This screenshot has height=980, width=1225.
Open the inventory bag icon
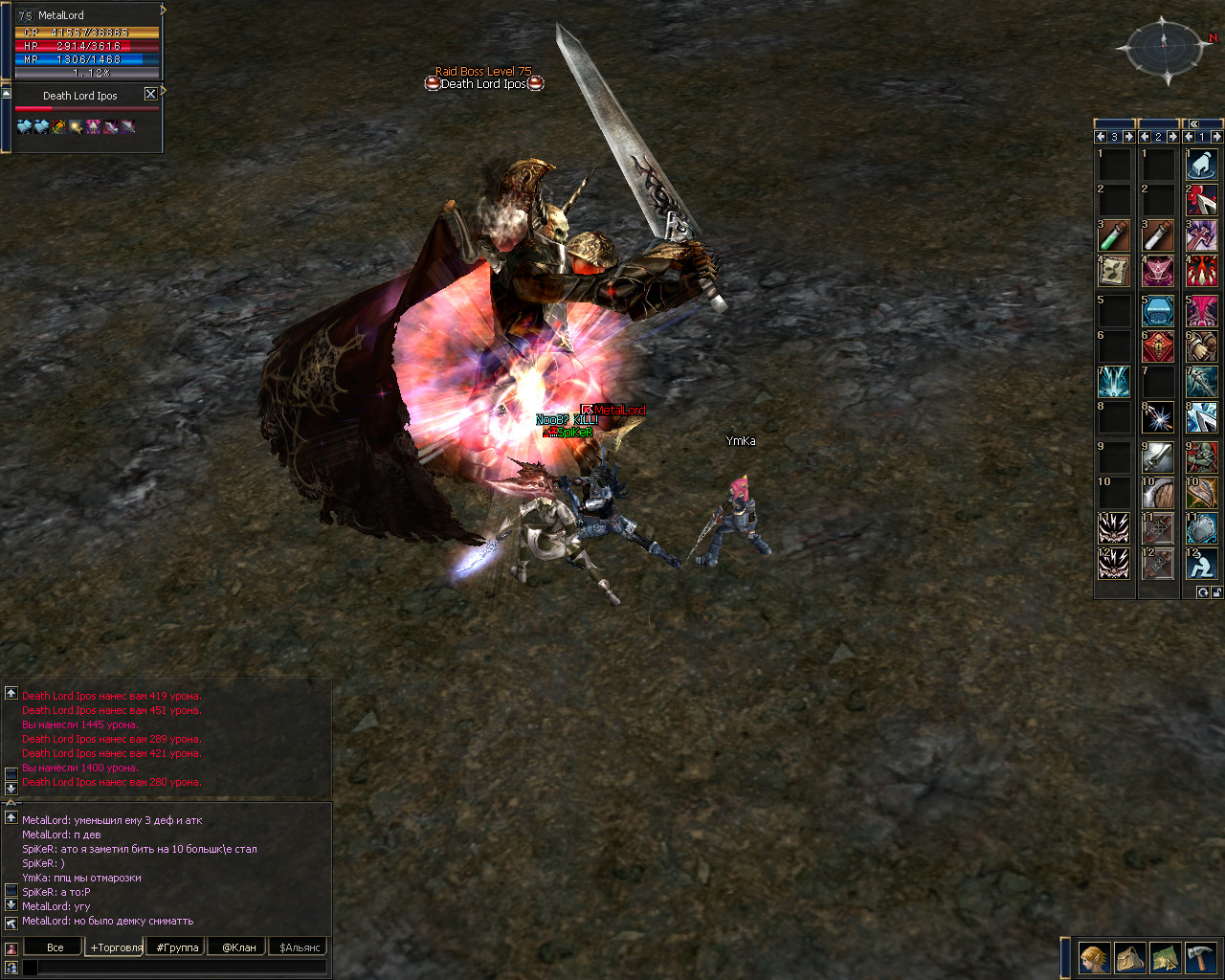pos(1130,957)
